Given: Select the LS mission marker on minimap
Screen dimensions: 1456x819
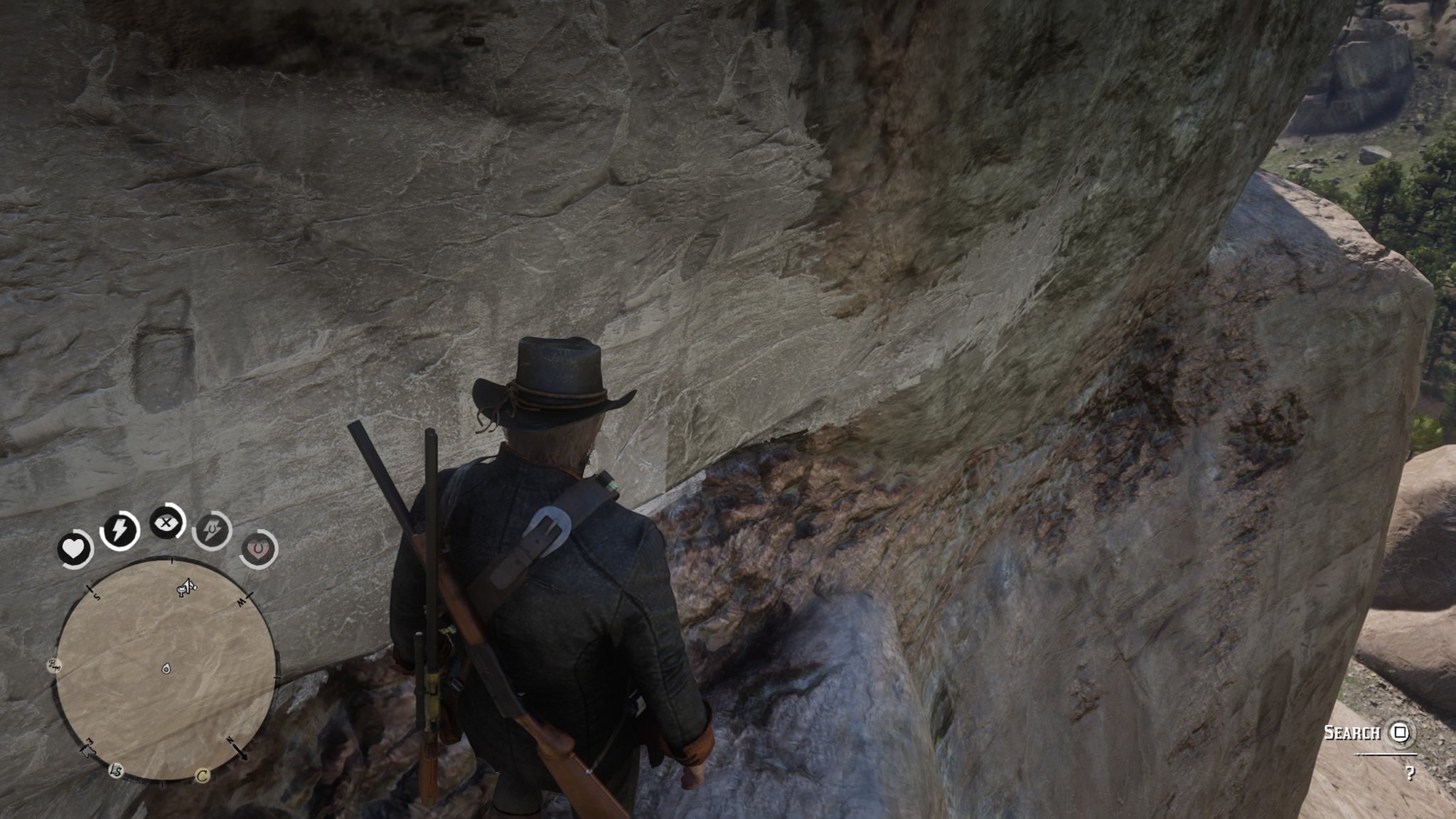Looking at the screenshot, I should tap(115, 770).
